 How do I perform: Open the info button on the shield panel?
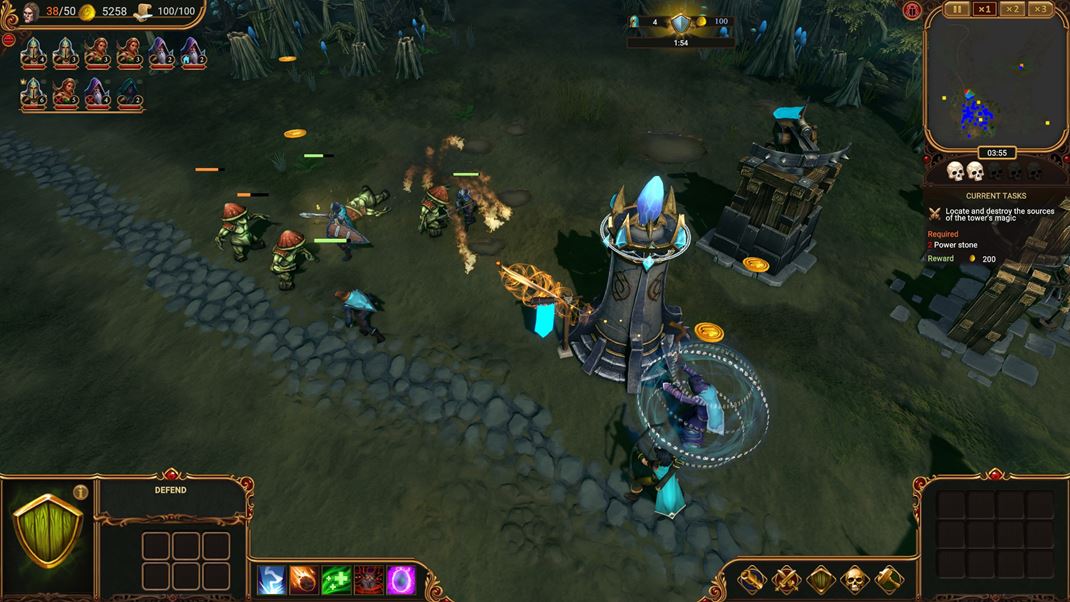pyautogui.click(x=81, y=491)
